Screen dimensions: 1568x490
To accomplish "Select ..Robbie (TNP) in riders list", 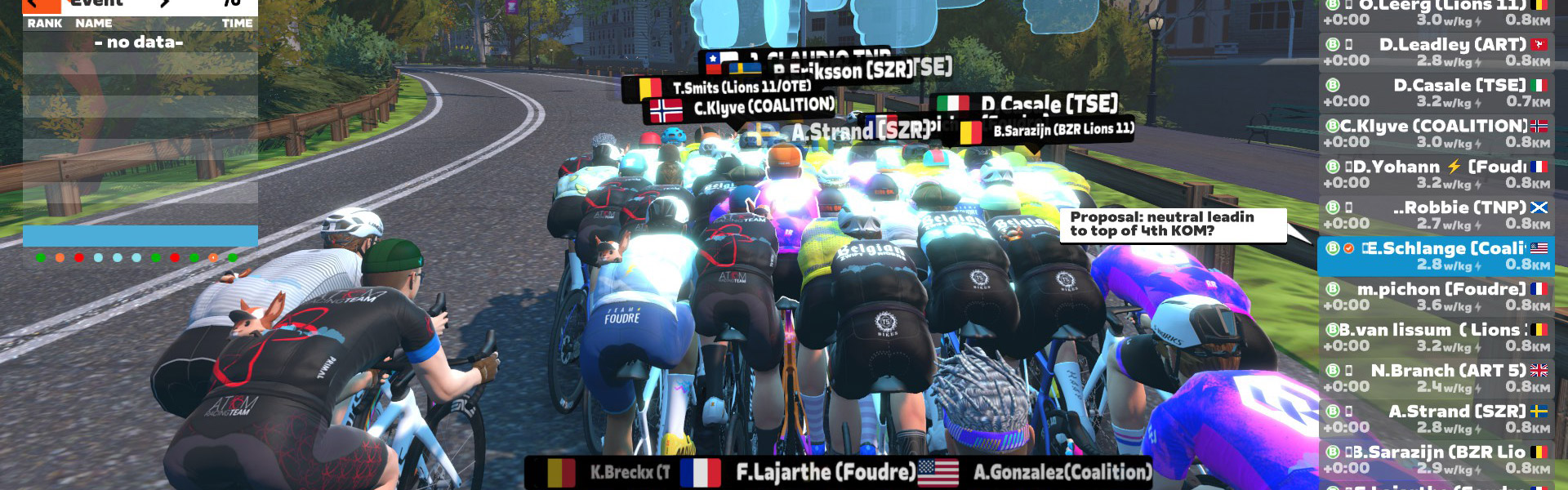I will 1436,215.
